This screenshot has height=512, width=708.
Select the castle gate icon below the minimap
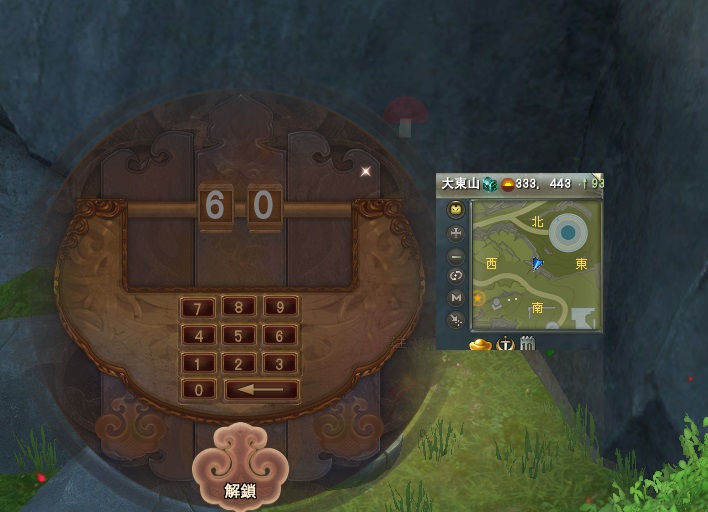coord(528,344)
